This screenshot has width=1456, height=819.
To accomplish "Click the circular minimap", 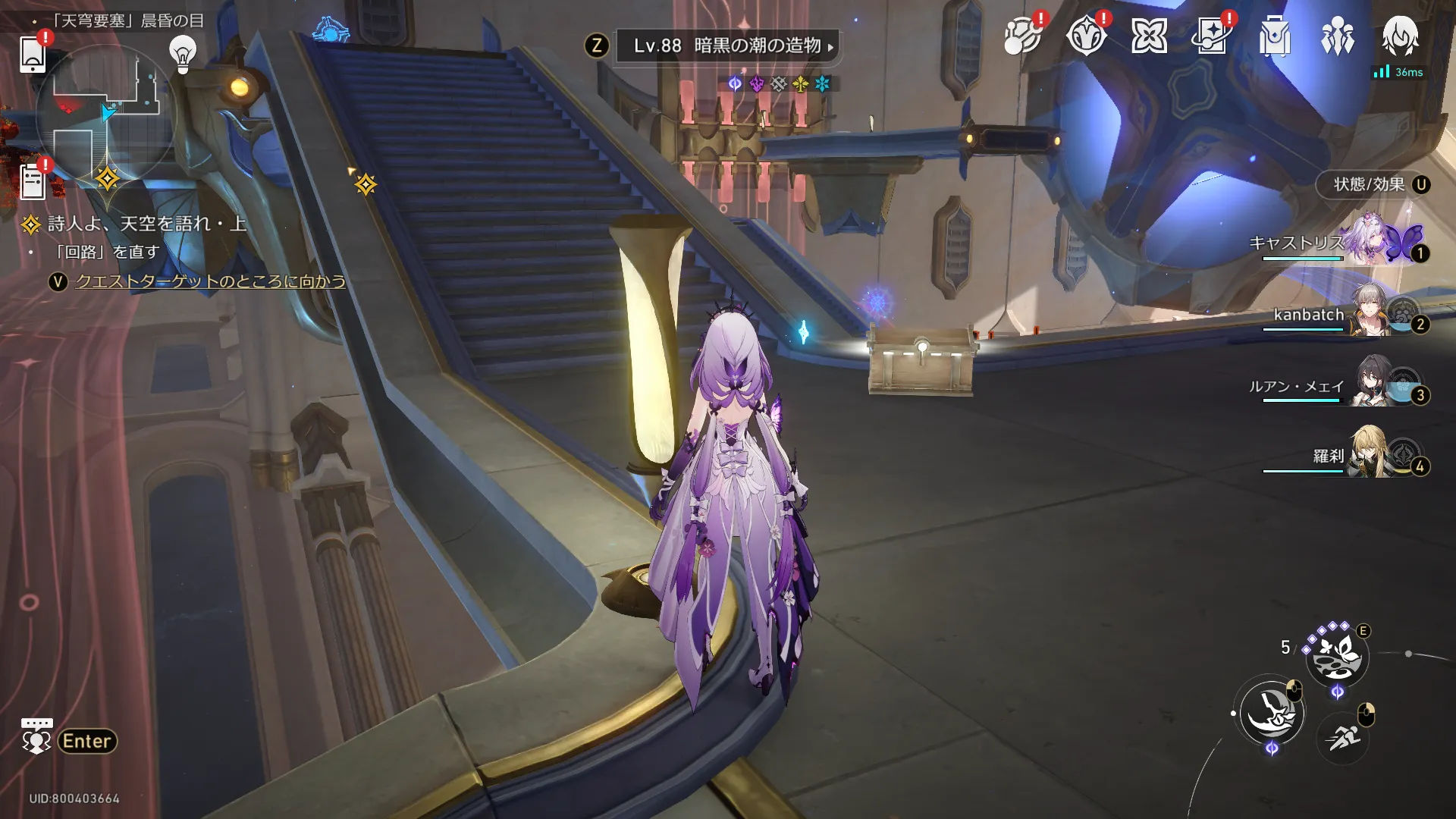I will click(x=106, y=114).
